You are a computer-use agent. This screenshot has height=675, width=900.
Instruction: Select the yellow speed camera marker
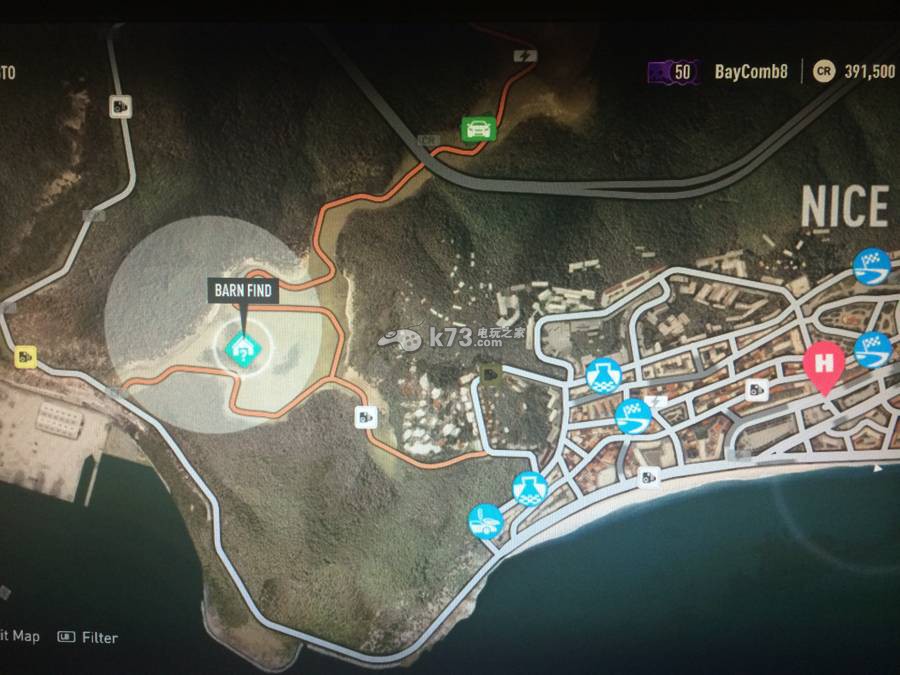pos(24,355)
